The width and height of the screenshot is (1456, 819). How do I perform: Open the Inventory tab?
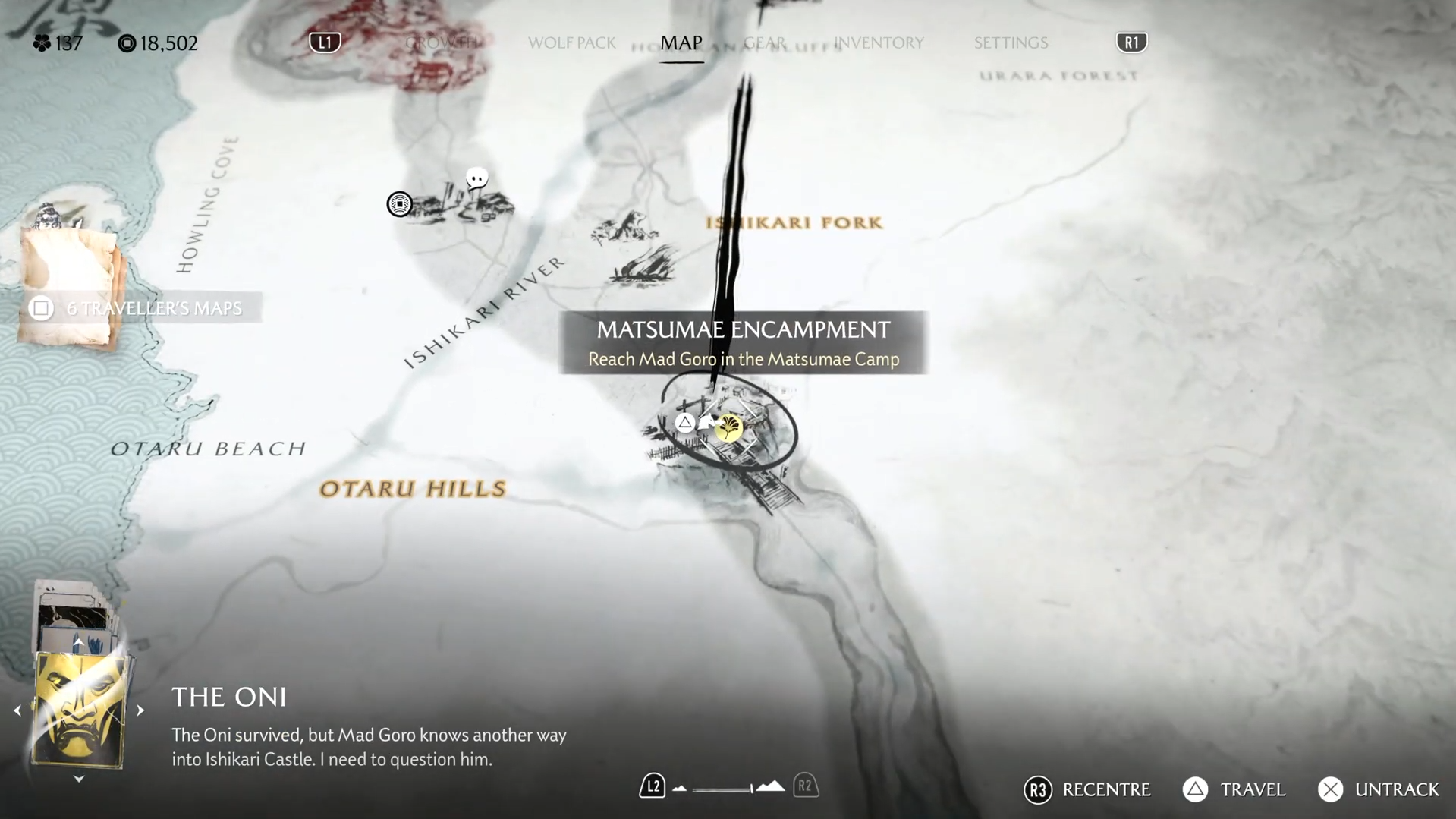pos(879,43)
